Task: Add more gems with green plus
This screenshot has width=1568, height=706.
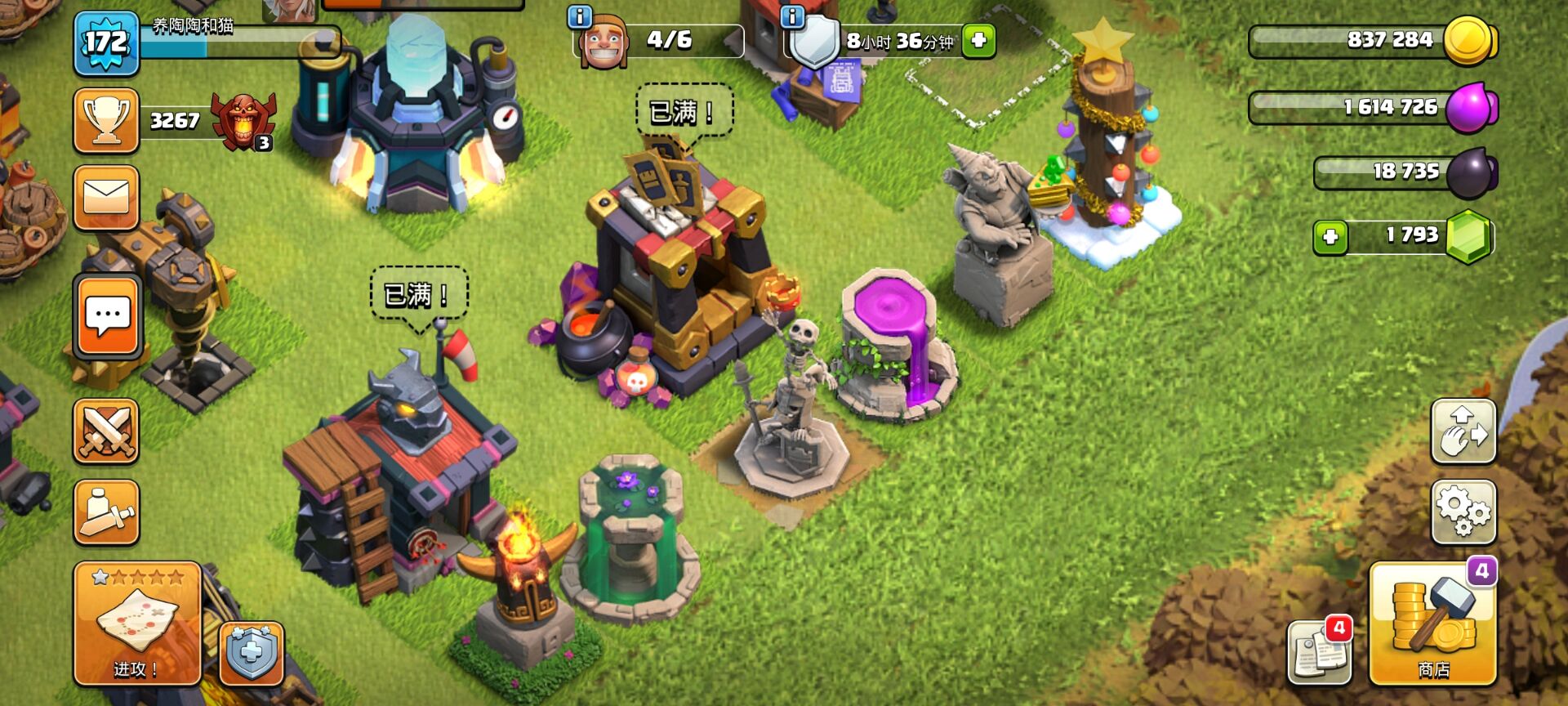Action: point(1330,237)
